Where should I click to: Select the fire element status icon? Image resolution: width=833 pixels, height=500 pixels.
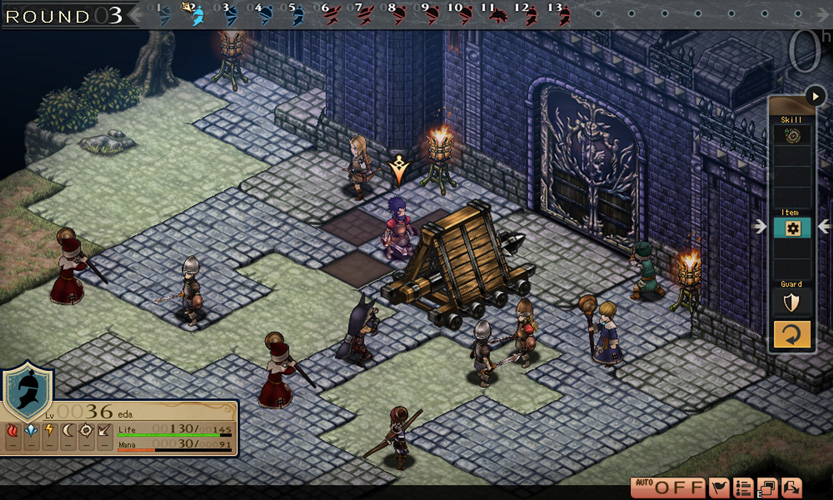12,431
